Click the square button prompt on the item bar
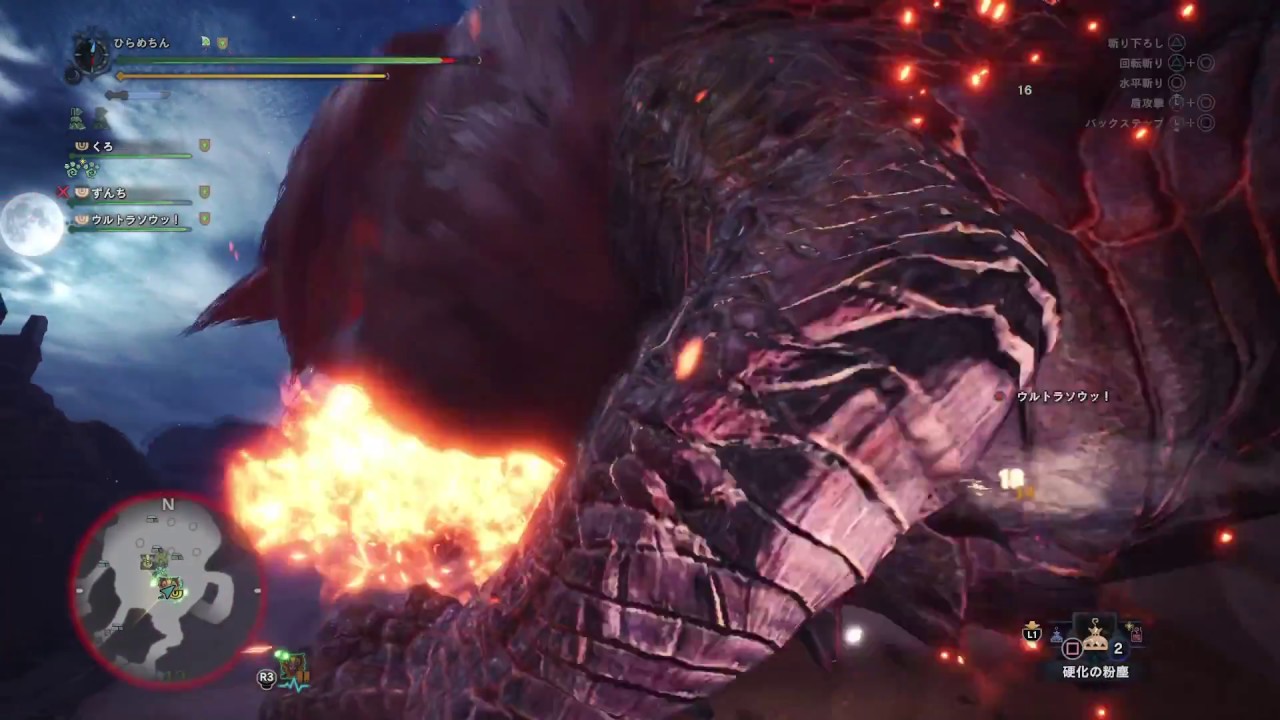The width and height of the screenshot is (1280, 720). point(1072,647)
